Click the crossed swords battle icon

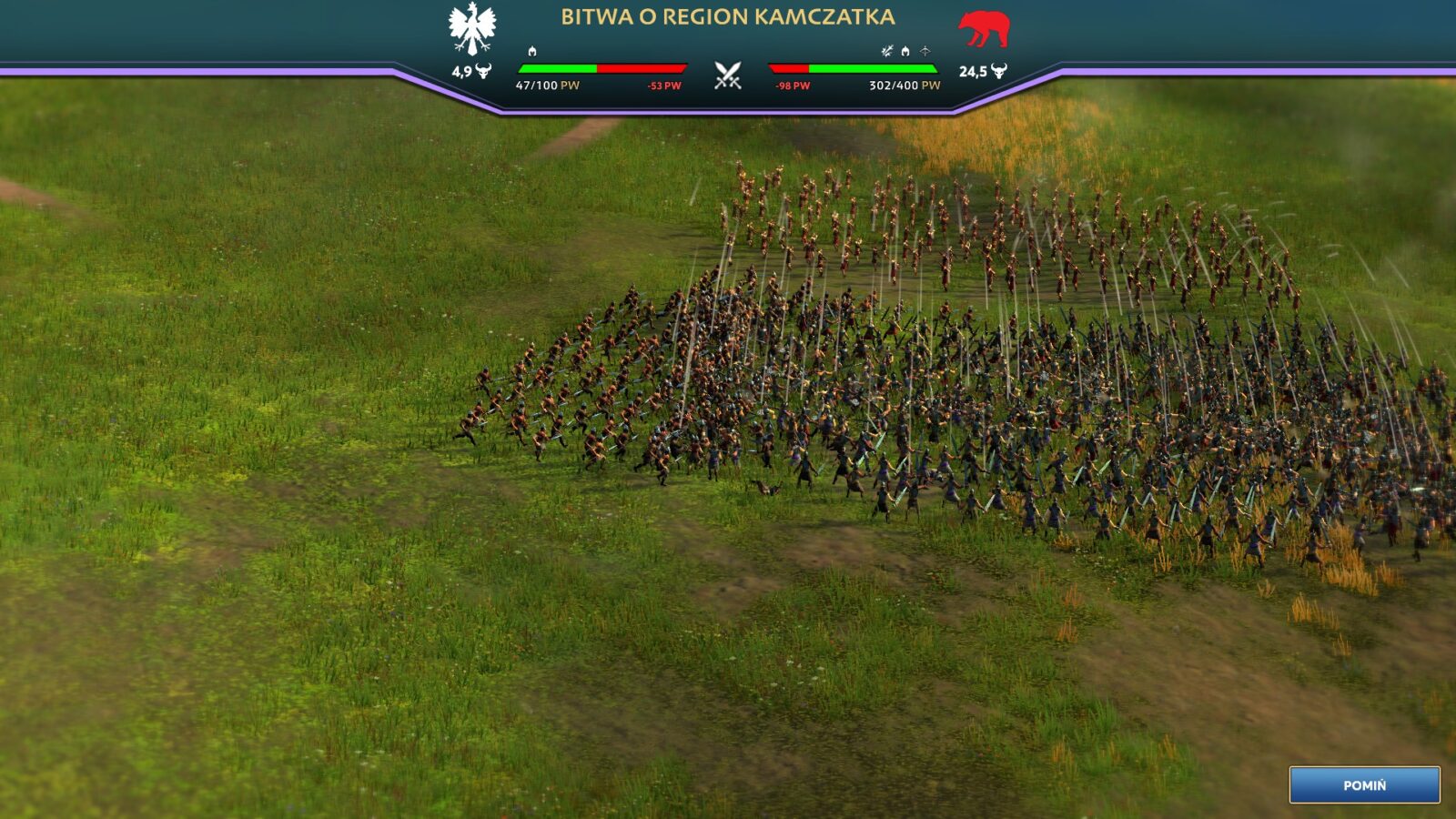(x=727, y=76)
